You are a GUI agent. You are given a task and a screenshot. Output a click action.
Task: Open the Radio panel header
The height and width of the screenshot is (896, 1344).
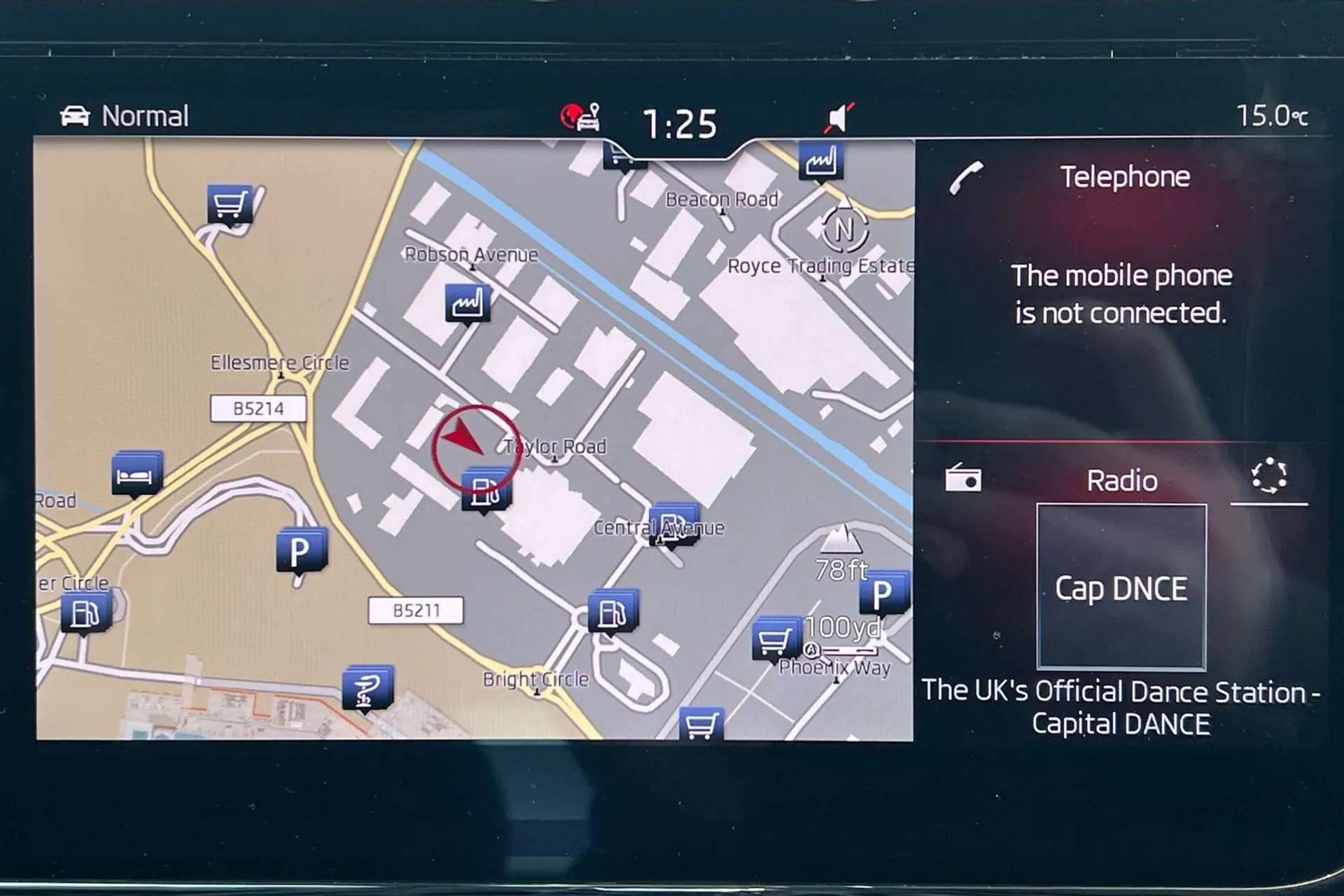(x=1121, y=481)
